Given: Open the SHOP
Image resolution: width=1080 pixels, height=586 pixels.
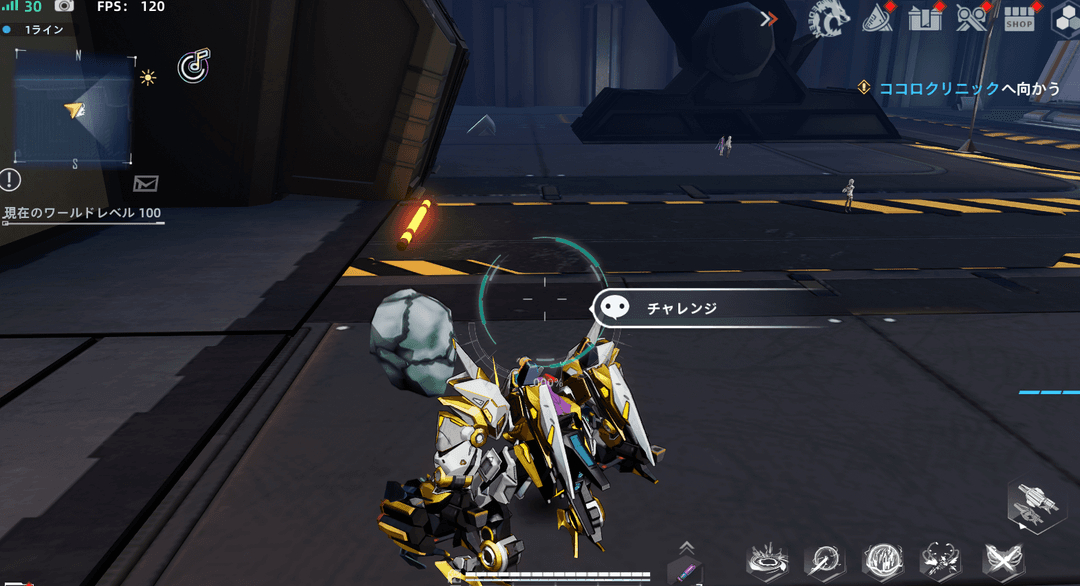Looking at the screenshot, I should click(x=1019, y=20).
